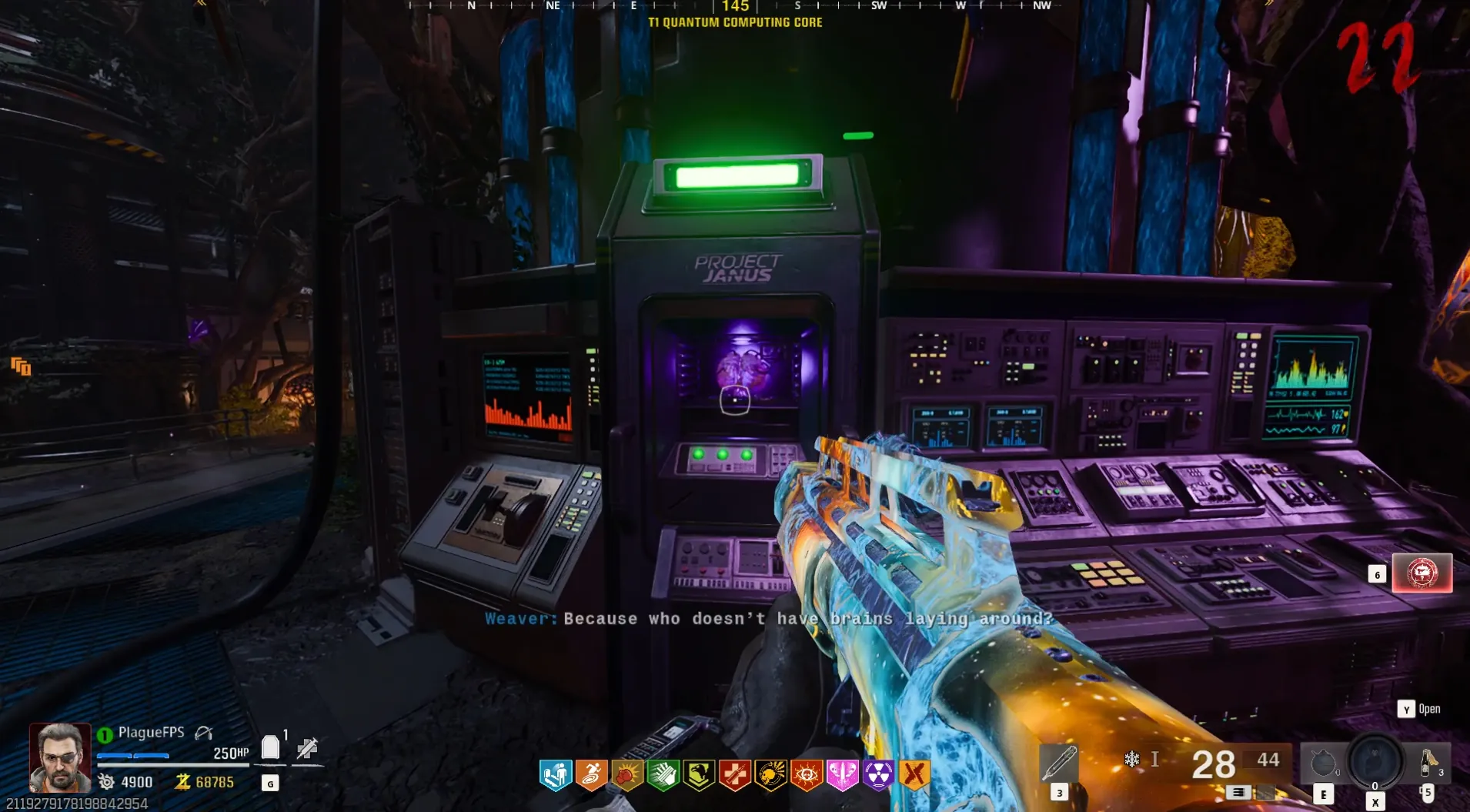Select the orange Double Tap perk icon

[x=914, y=775]
